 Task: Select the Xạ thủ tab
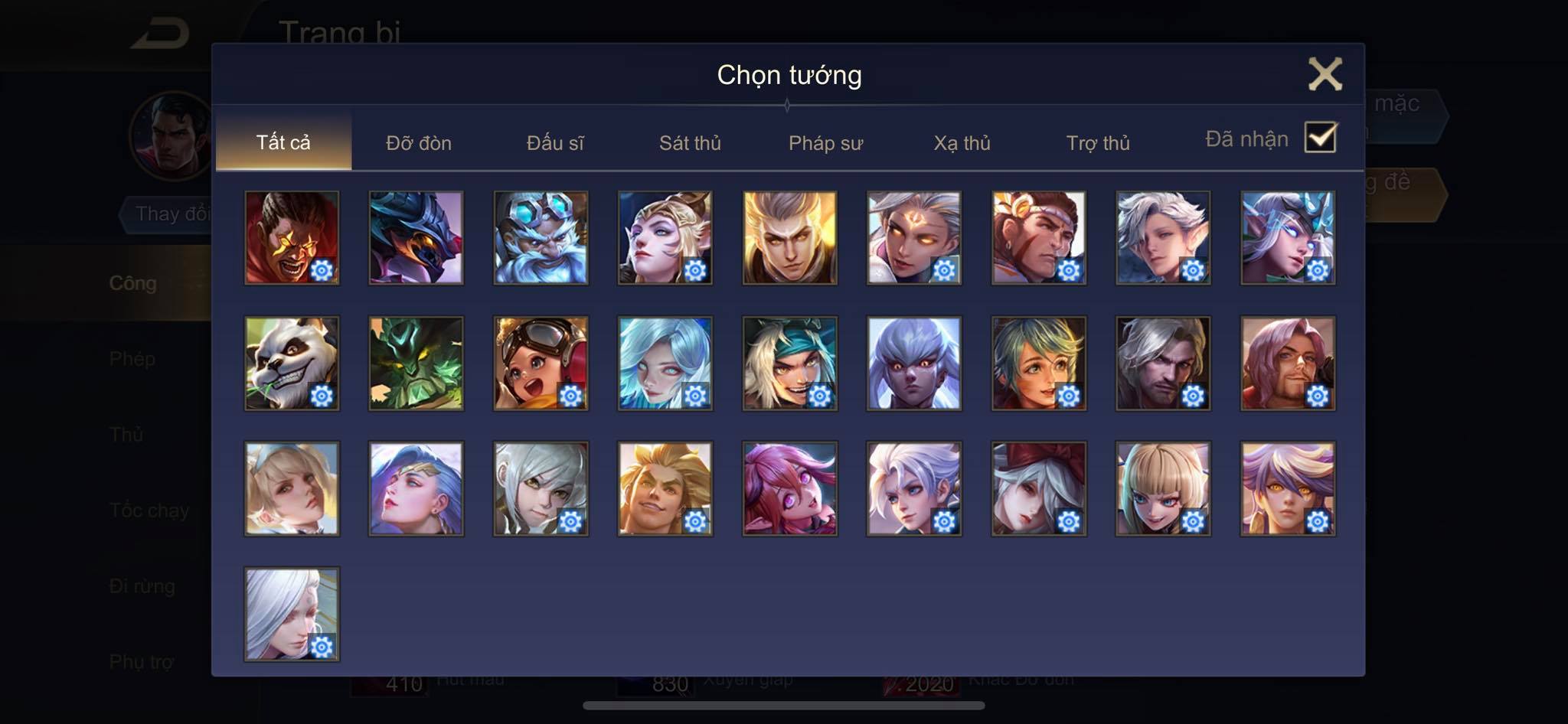pos(962,143)
